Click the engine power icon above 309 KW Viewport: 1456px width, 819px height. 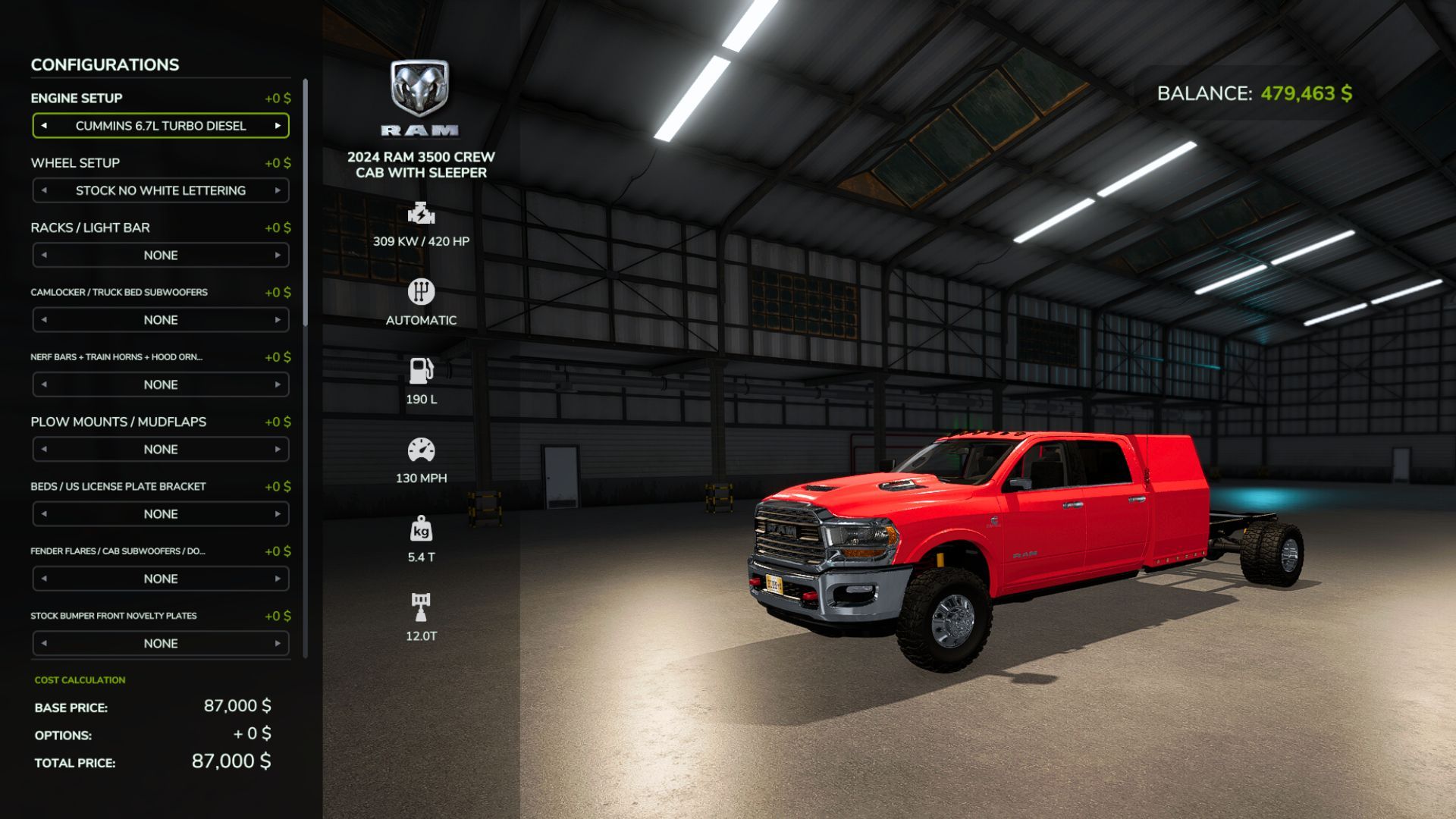point(422,215)
